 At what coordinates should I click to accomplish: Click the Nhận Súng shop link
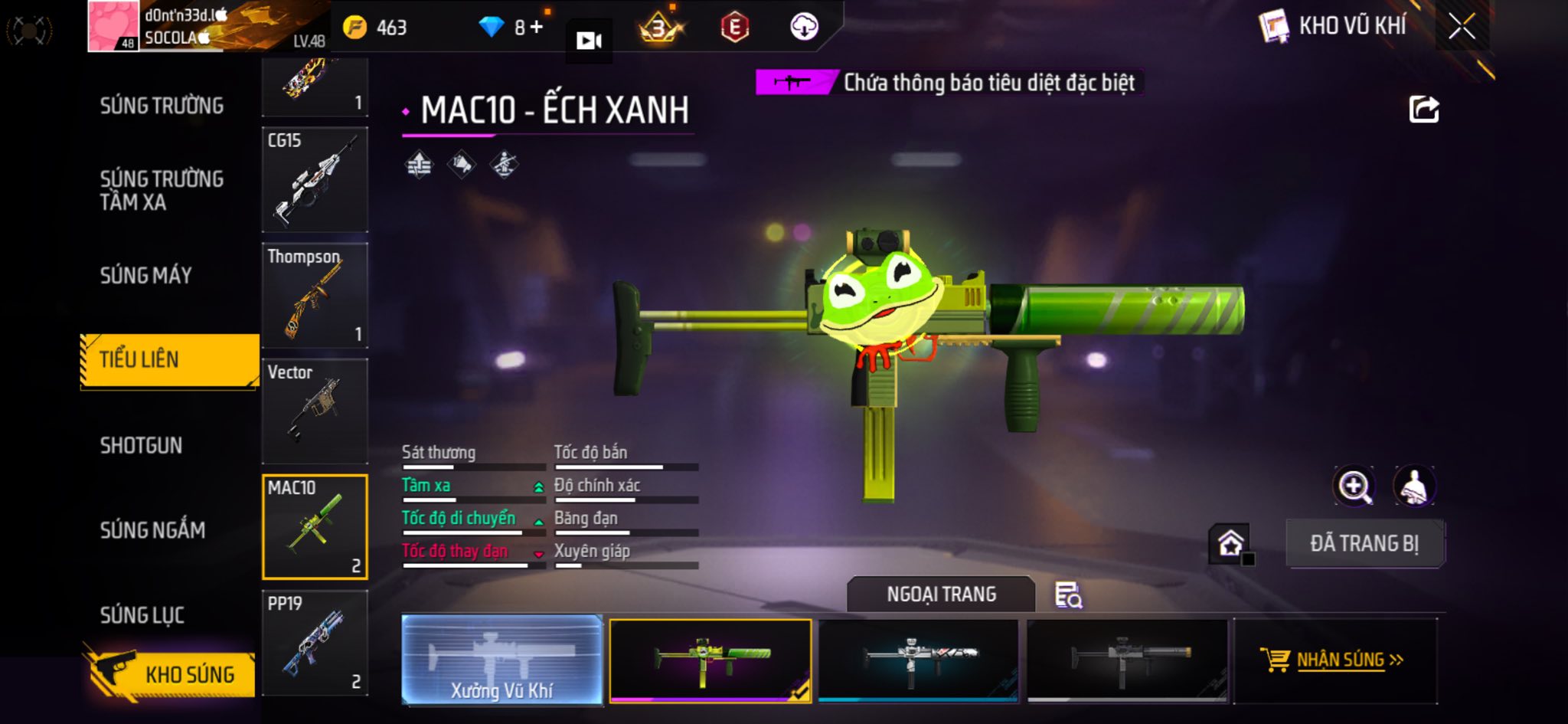[1334, 660]
